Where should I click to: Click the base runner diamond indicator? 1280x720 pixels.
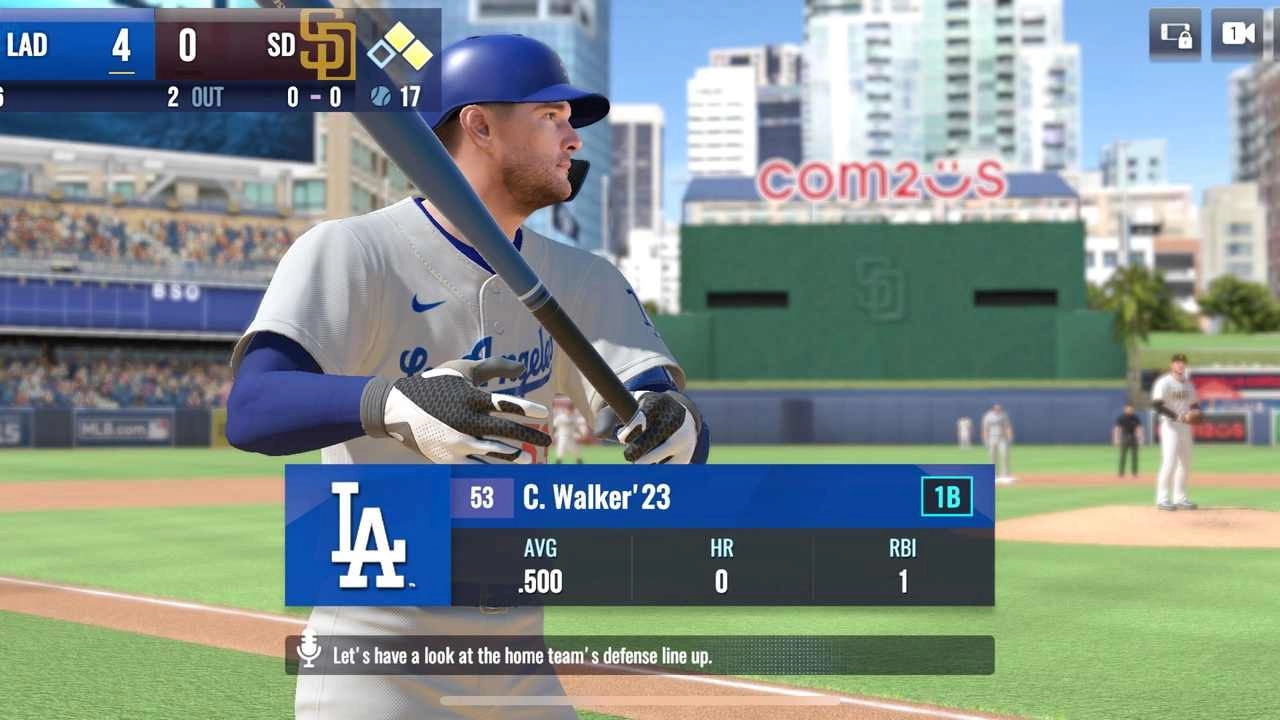point(399,47)
